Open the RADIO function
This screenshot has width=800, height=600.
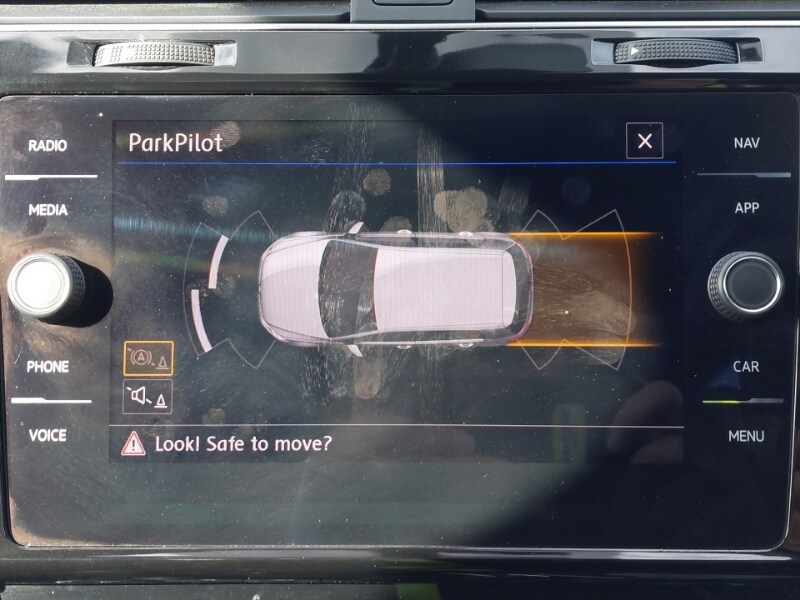pos(48,146)
